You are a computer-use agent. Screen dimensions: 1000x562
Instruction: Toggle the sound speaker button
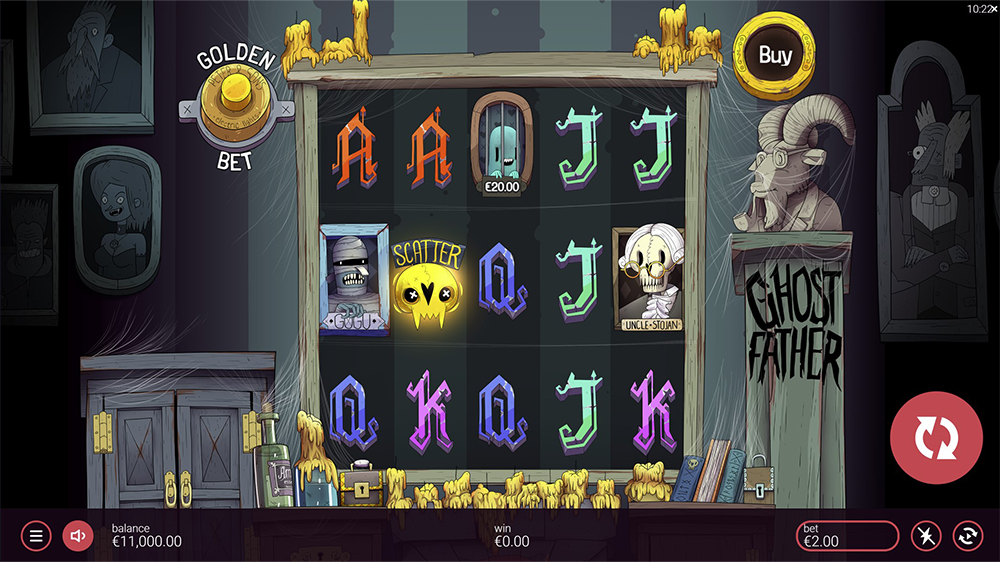pyautogui.click(x=77, y=536)
